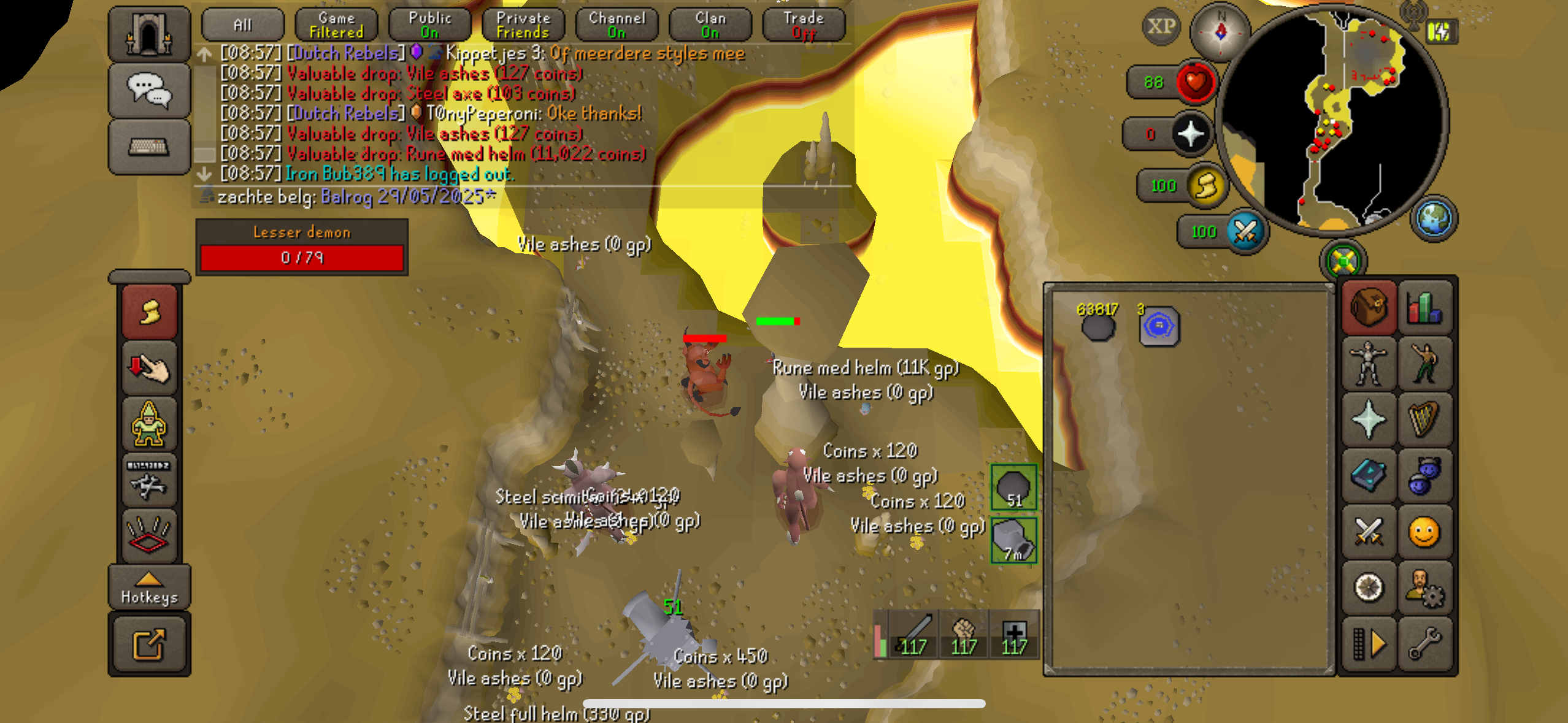Show the worn equipment tab
Screen dimensions: 1568x723
coord(1369,362)
